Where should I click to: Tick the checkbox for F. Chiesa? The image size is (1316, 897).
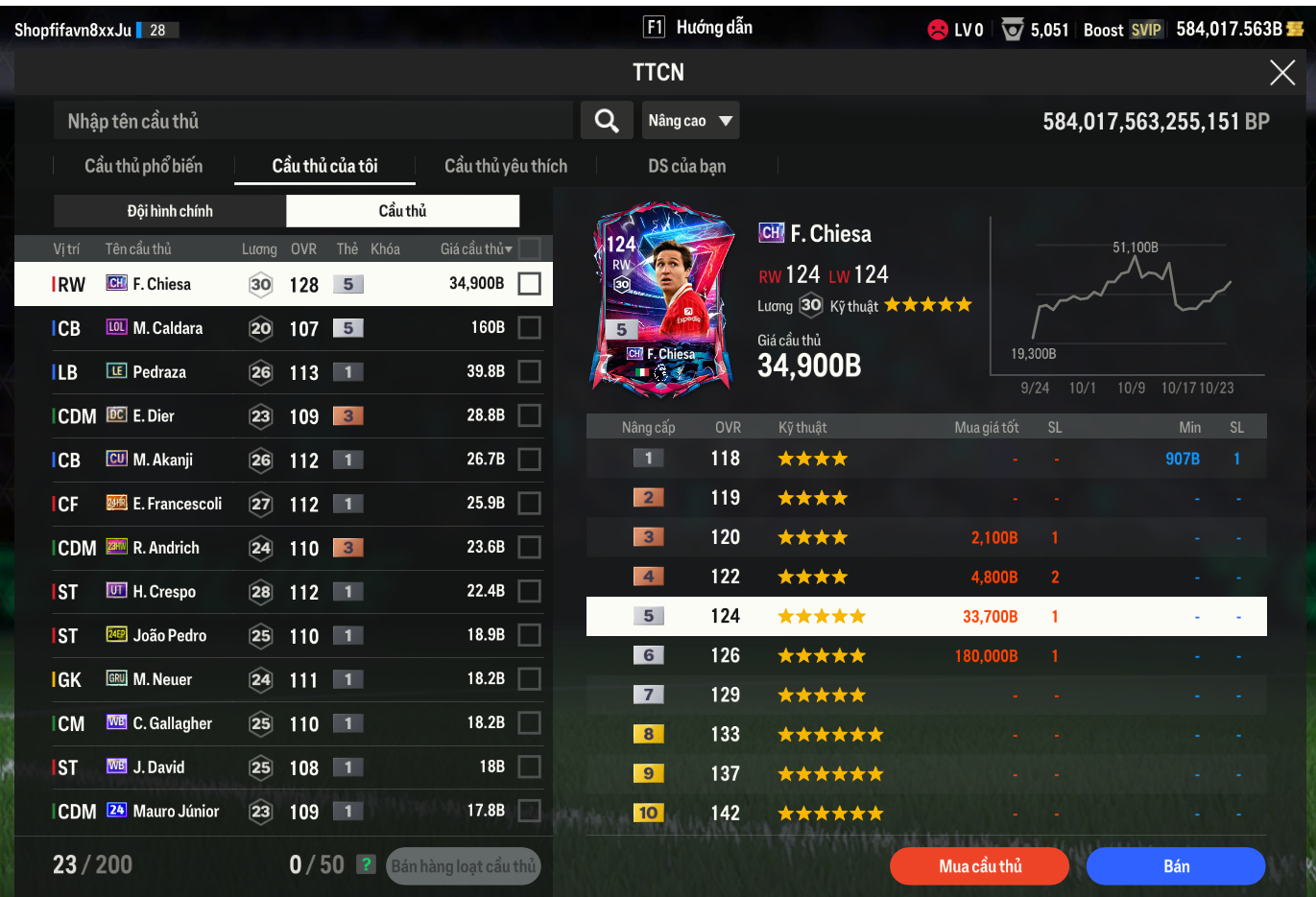point(529,284)
